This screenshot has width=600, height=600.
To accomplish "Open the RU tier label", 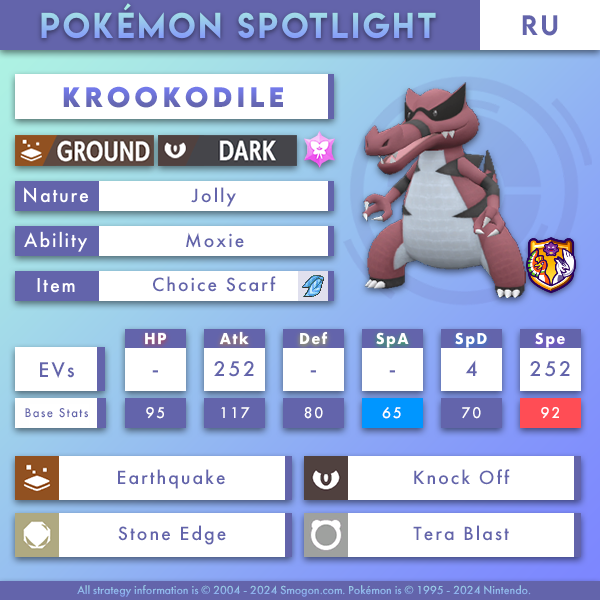I will (539, 25).
